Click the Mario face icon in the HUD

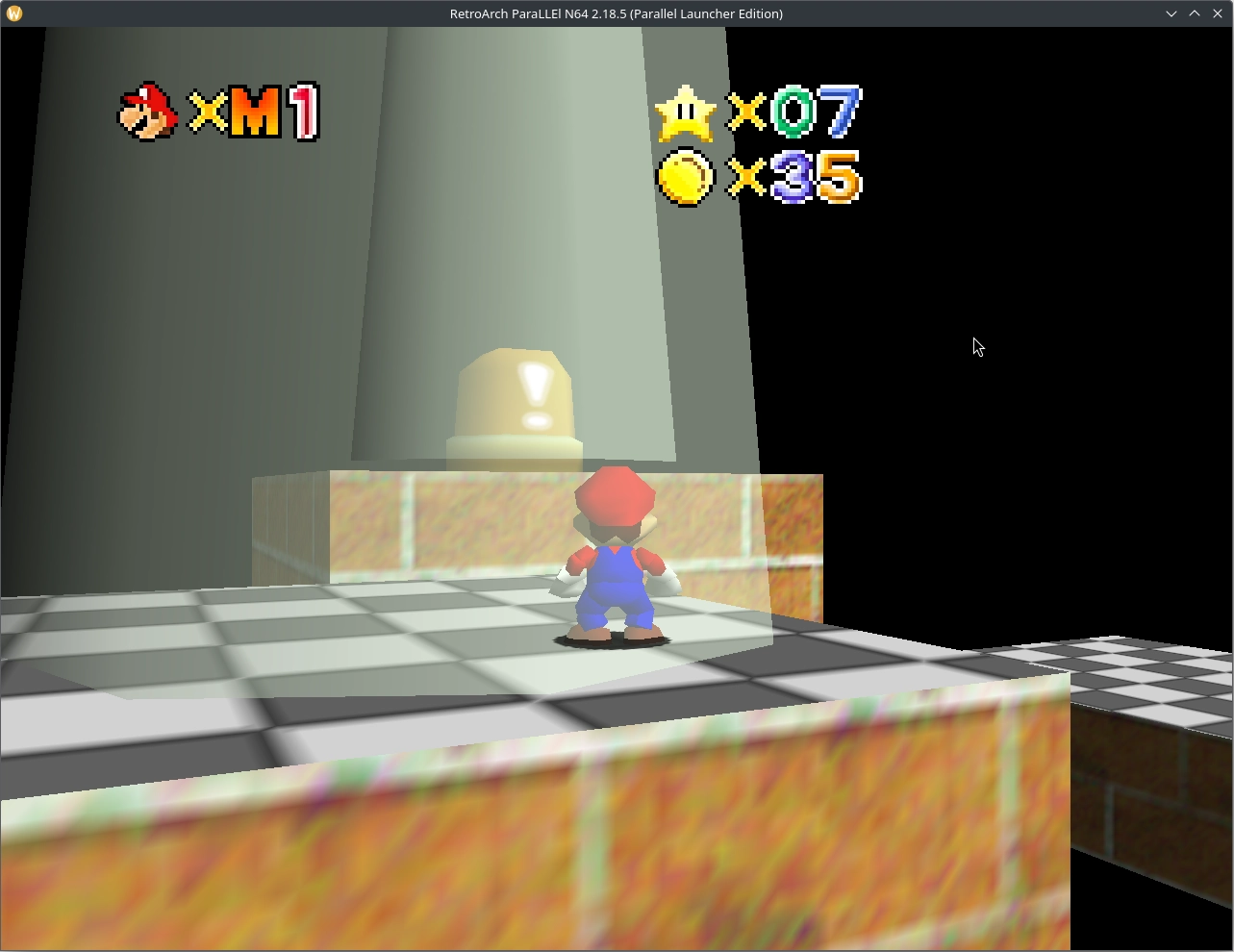(147, 113)
